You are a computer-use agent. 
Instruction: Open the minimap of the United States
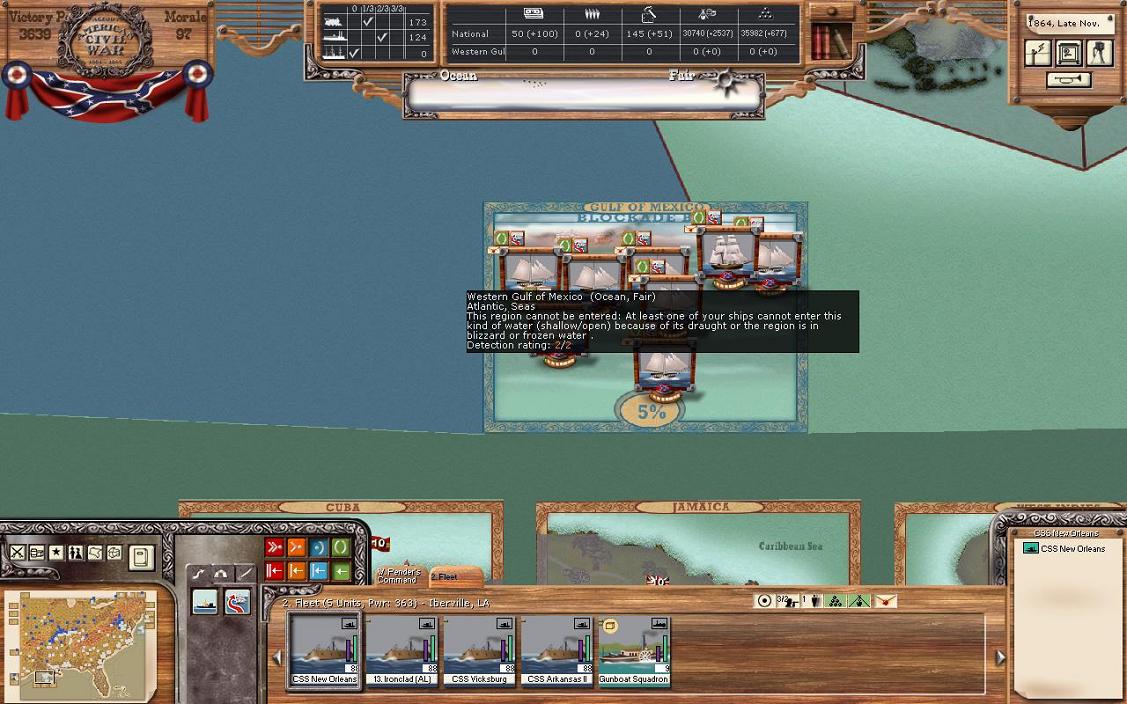click(x=80, y=643)
